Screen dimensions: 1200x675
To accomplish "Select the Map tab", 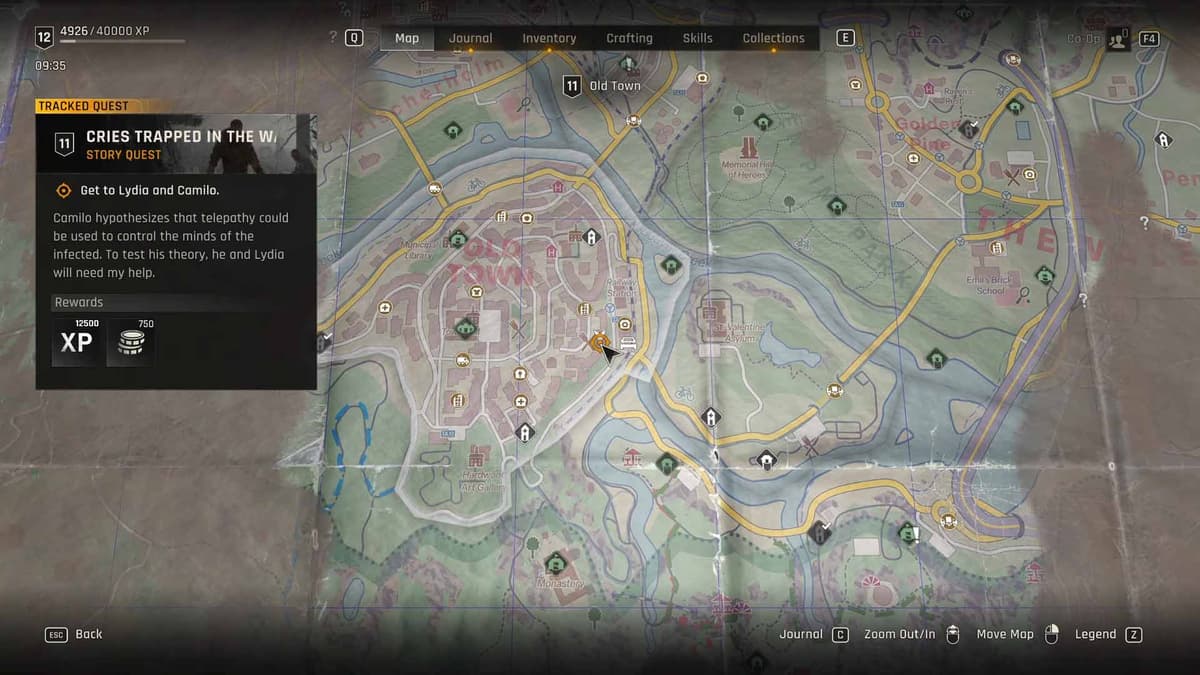I will tap(407, 38).
